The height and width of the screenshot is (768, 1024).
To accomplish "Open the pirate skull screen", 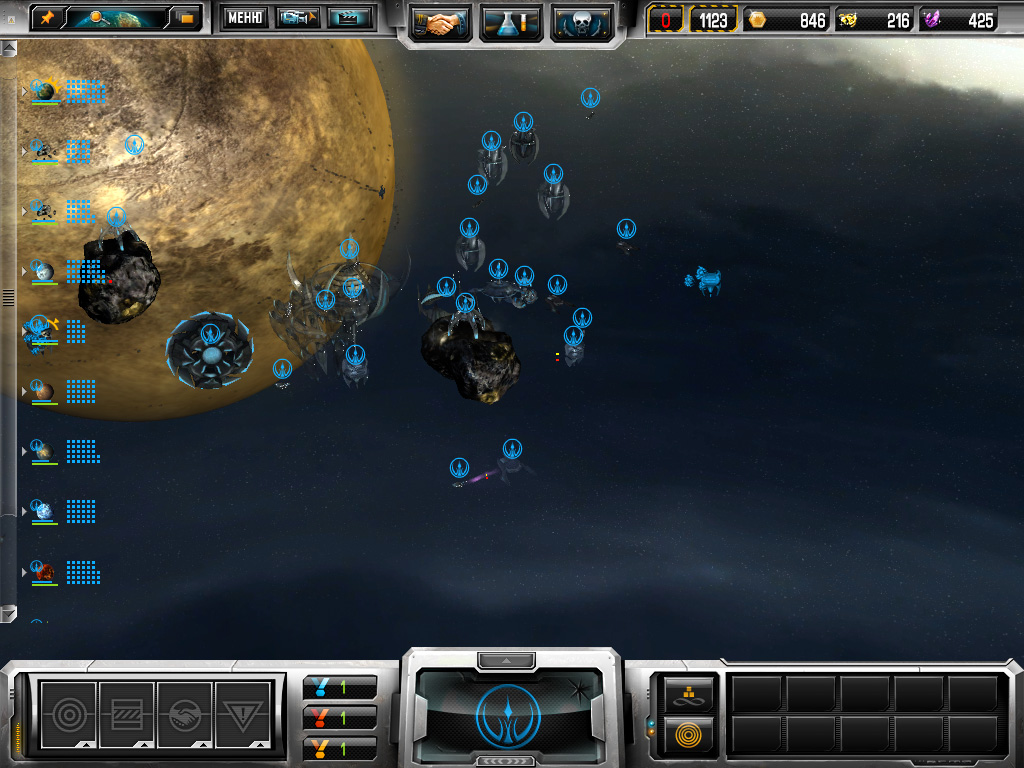I will coord(581,21).
